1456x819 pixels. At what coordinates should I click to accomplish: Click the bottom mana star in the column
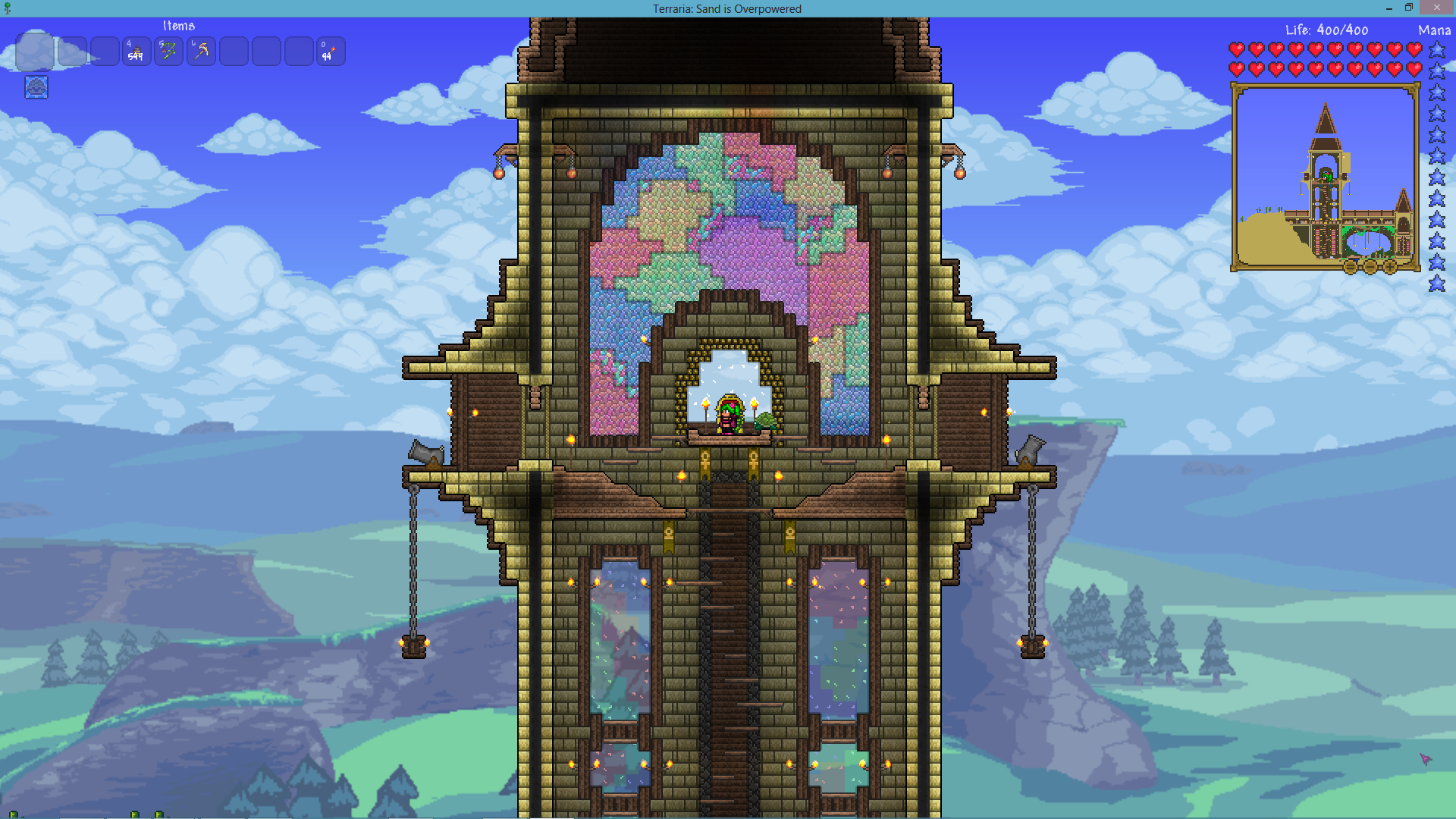coord(1436,283)
